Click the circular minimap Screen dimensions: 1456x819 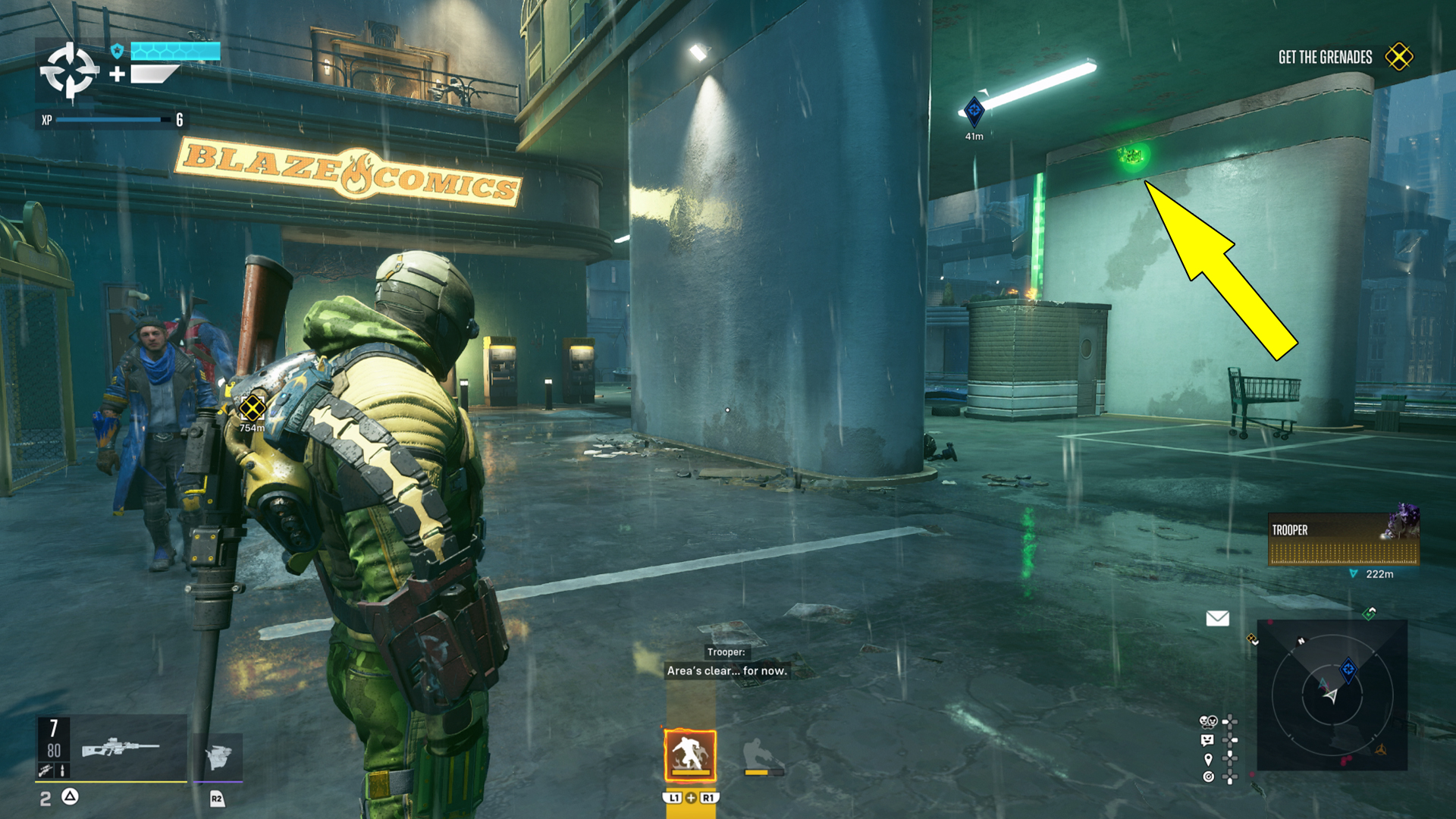point(1332,695)
